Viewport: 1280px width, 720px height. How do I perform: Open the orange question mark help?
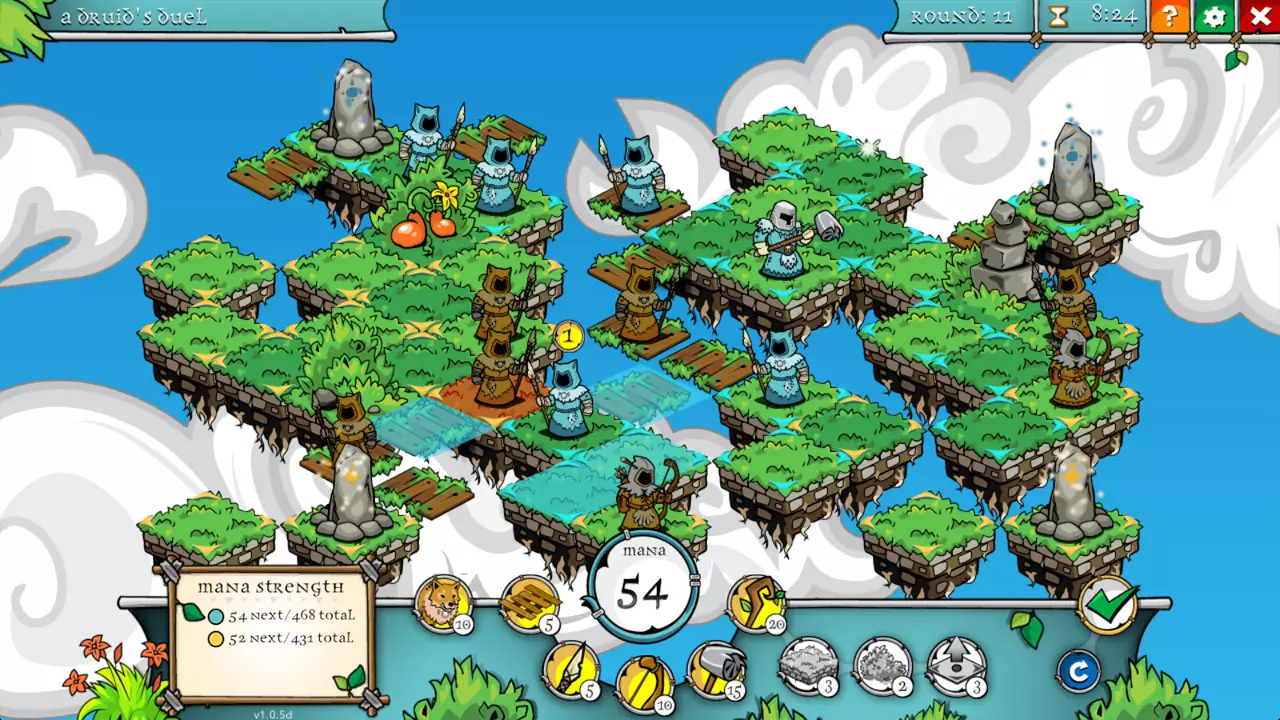coord(1169,17)
